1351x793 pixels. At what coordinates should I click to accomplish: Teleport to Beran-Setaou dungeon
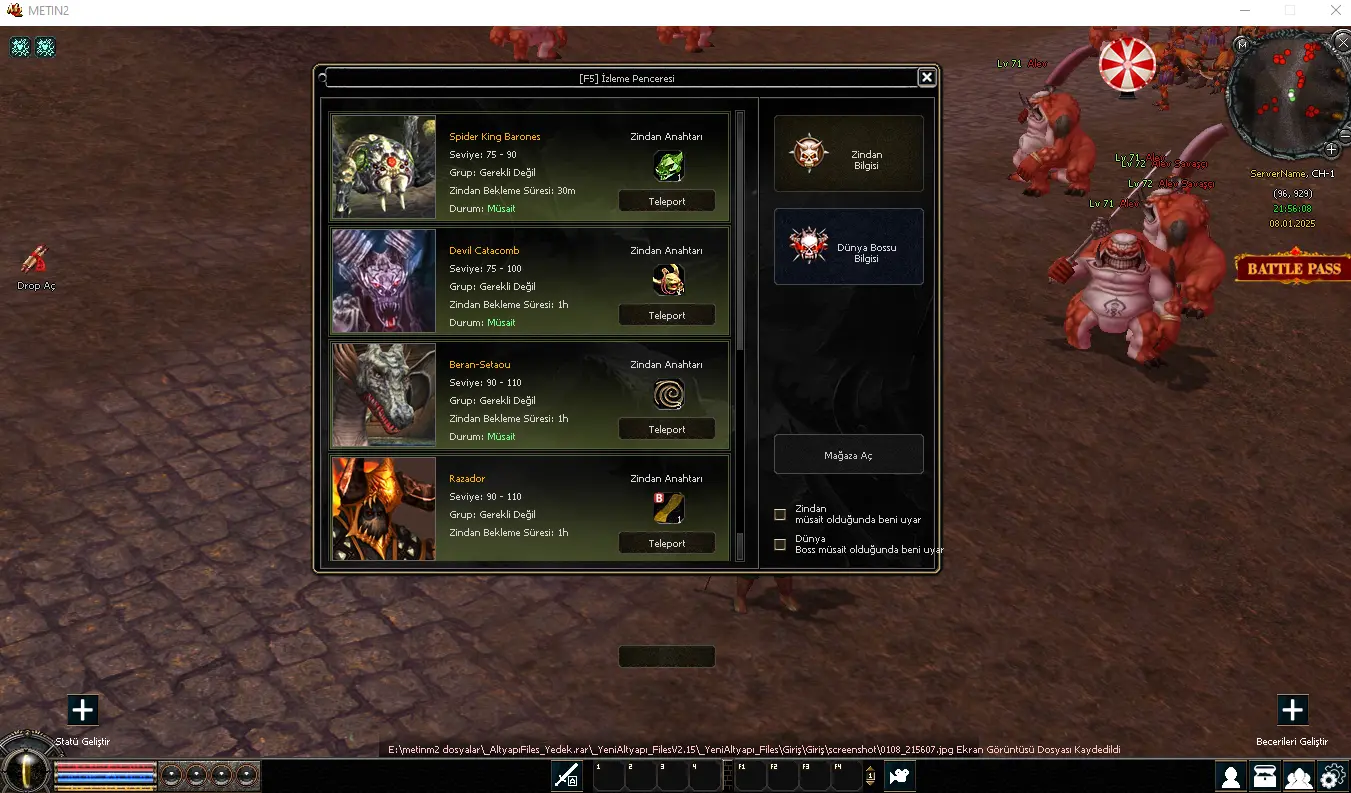point(667,429)
